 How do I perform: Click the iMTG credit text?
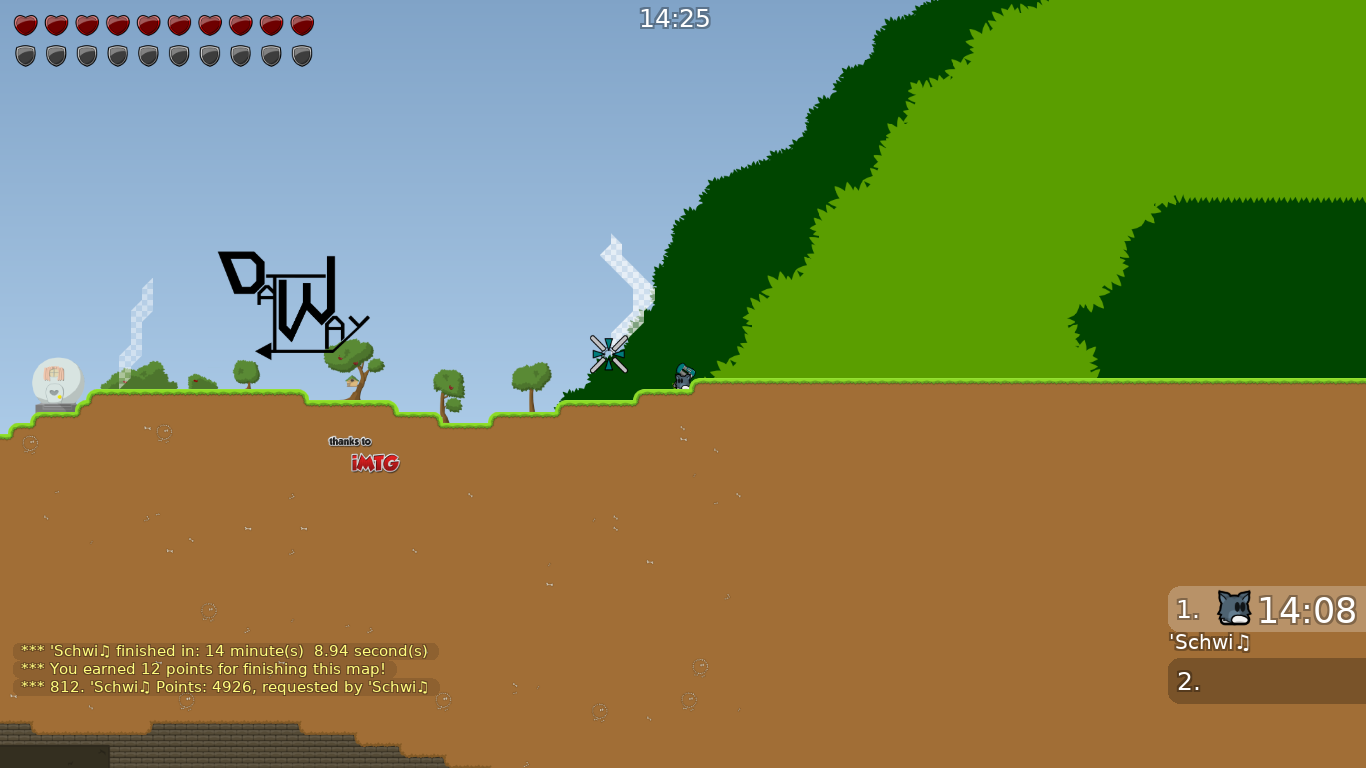coord(375,463)
